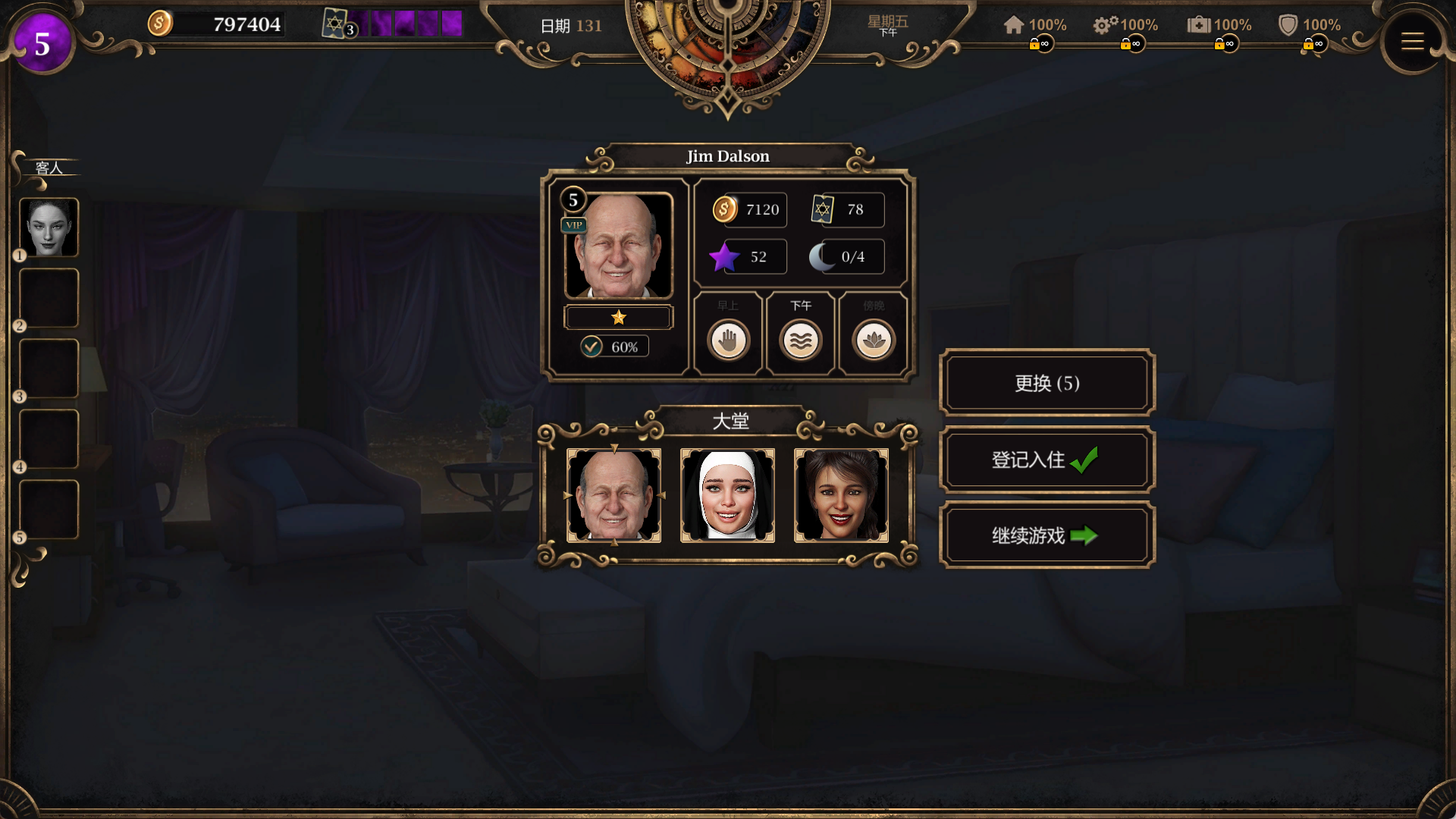Choose the afternoon waves service icon
Image resolution: width=1456 pixels, height=819 pixels.
[x=801, y=340]
